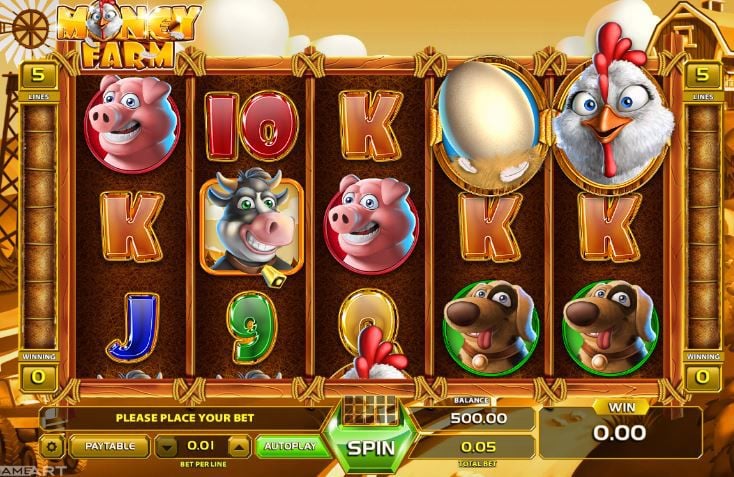This screenshot has width=734, height=477.
Task: Spin the reels with the green SPIN button
Action: (370, 447)
